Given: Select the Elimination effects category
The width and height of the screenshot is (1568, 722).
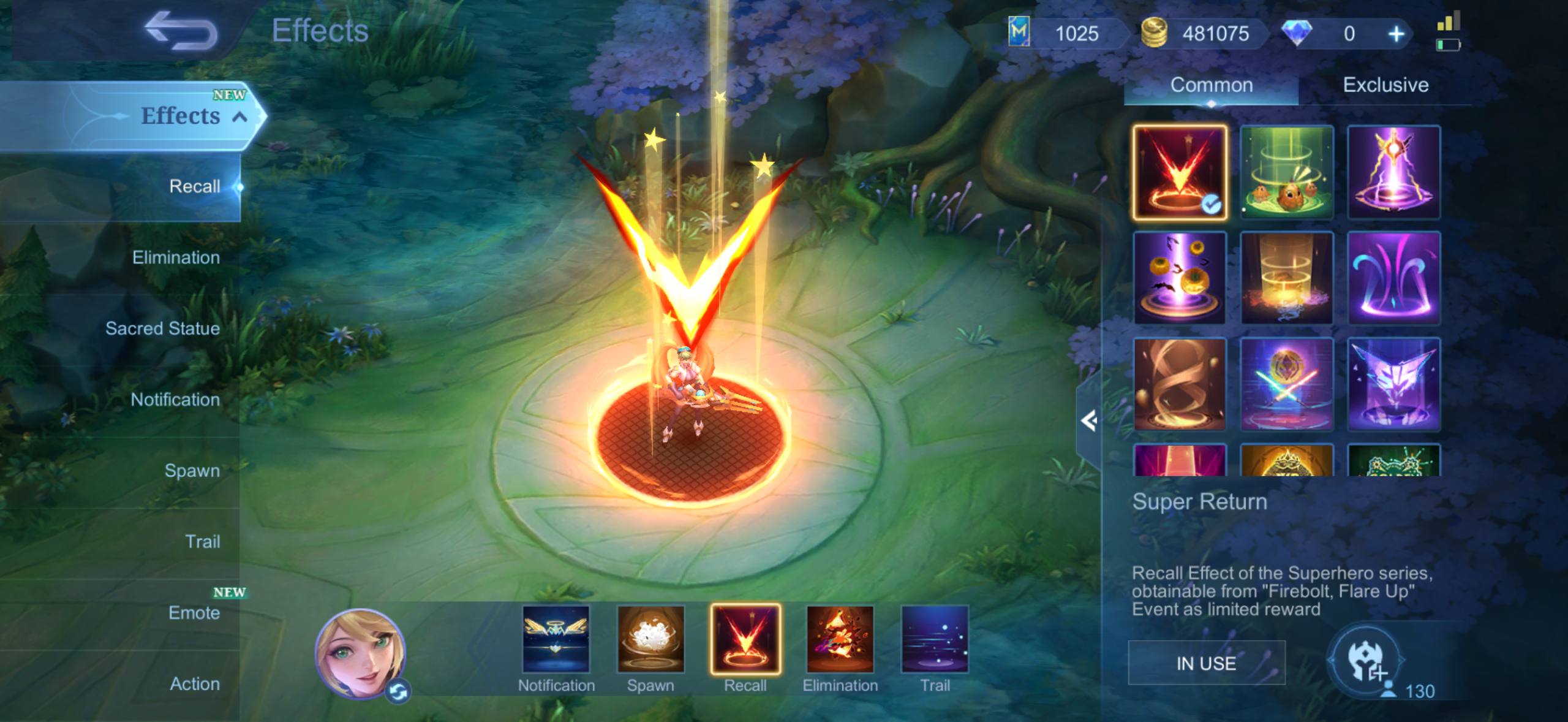Looking at the screenshot, I should 176,257.
